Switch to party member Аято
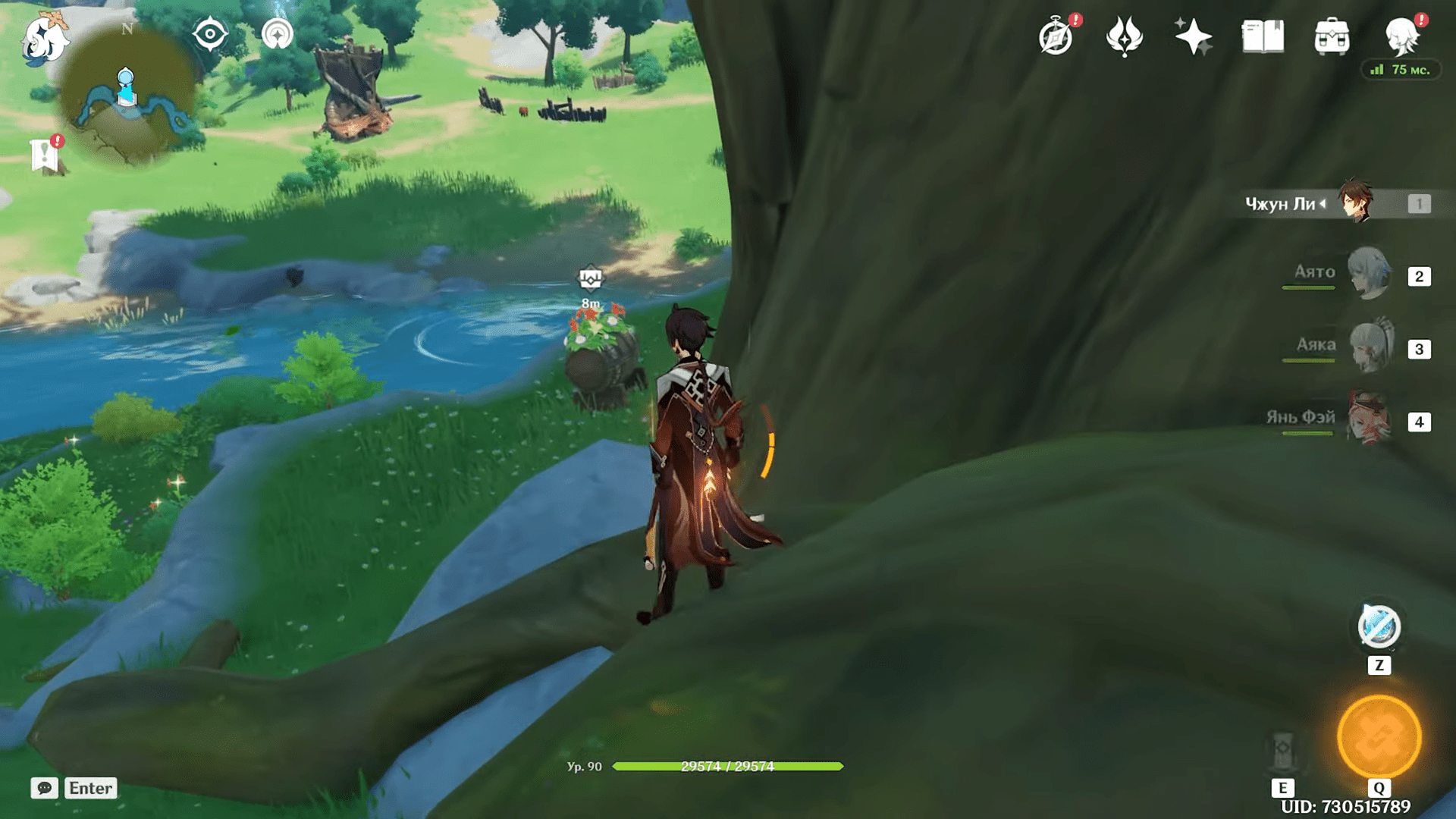The height and width of the screenshot is (819, 1456). pyautogui.click(x=1370, y=275)
